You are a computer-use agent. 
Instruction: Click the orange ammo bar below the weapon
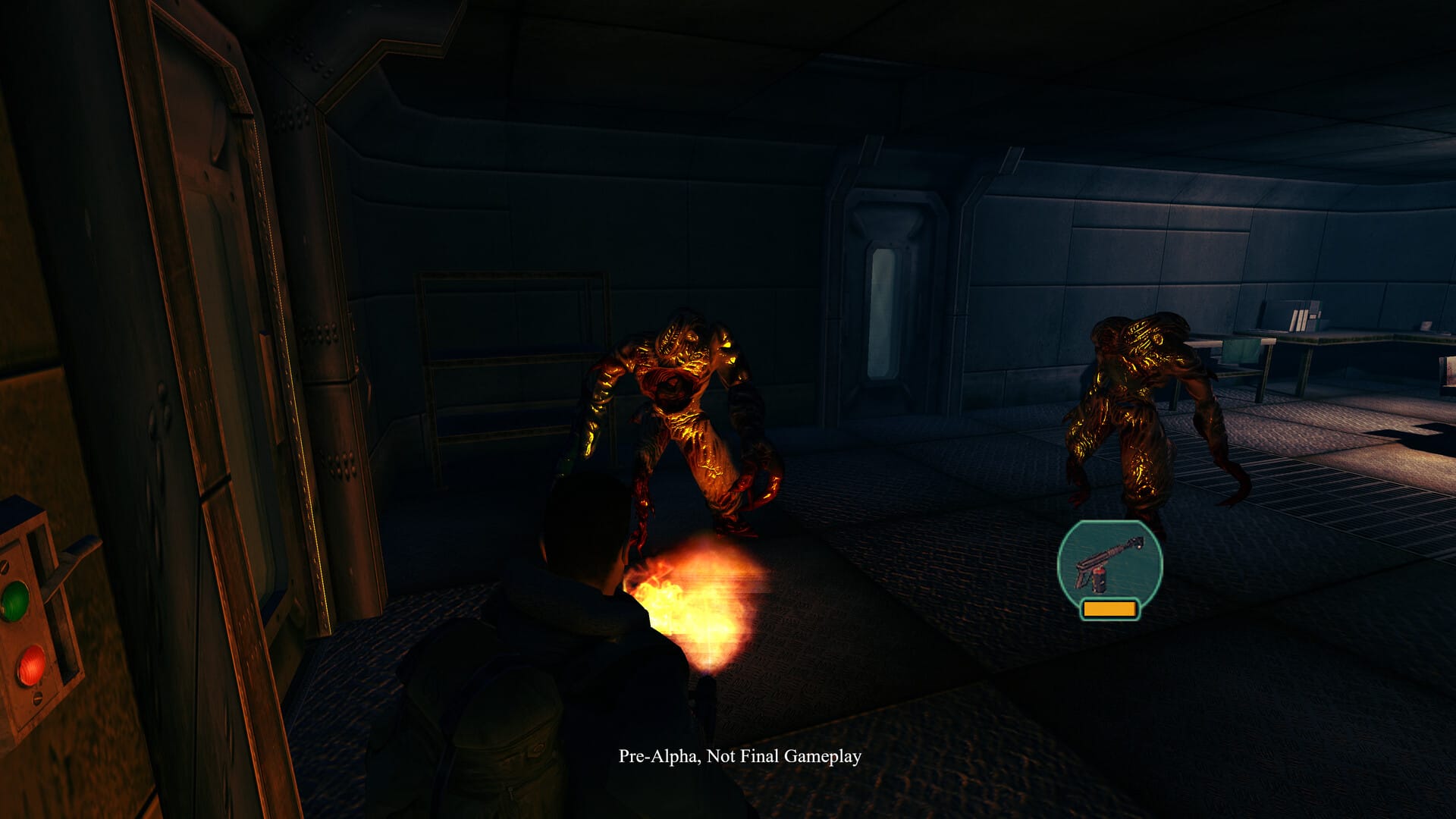coord(1109,609)
